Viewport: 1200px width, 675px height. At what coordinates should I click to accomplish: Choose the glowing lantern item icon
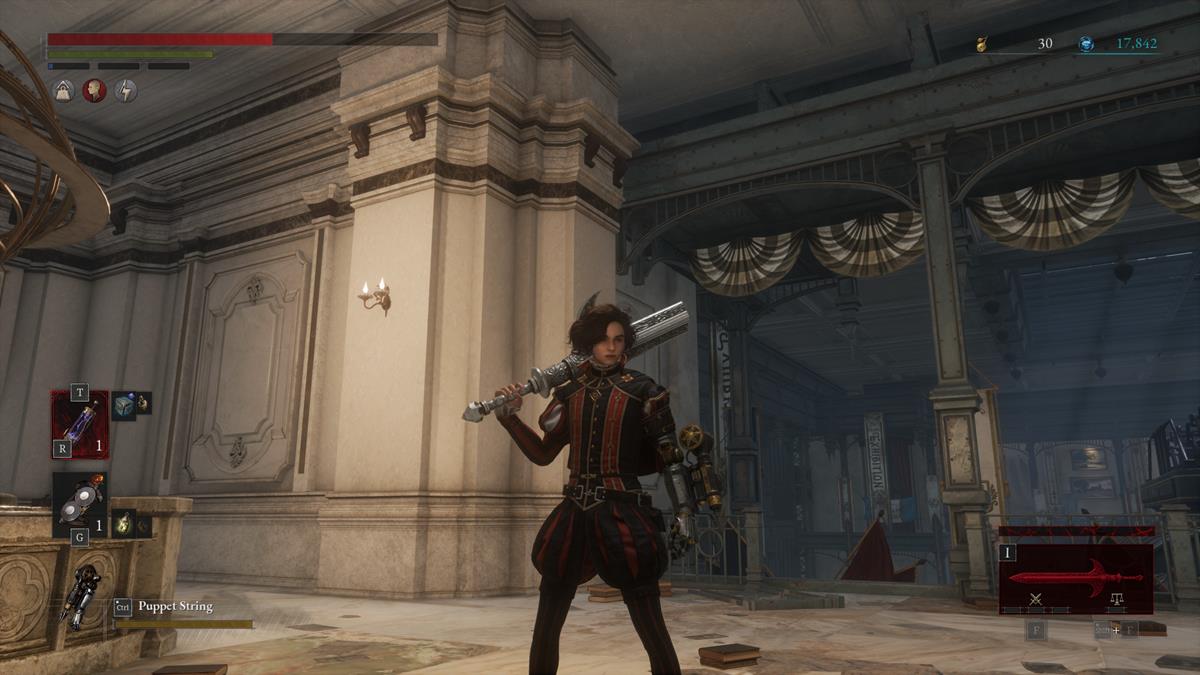[x=123, y=523]
